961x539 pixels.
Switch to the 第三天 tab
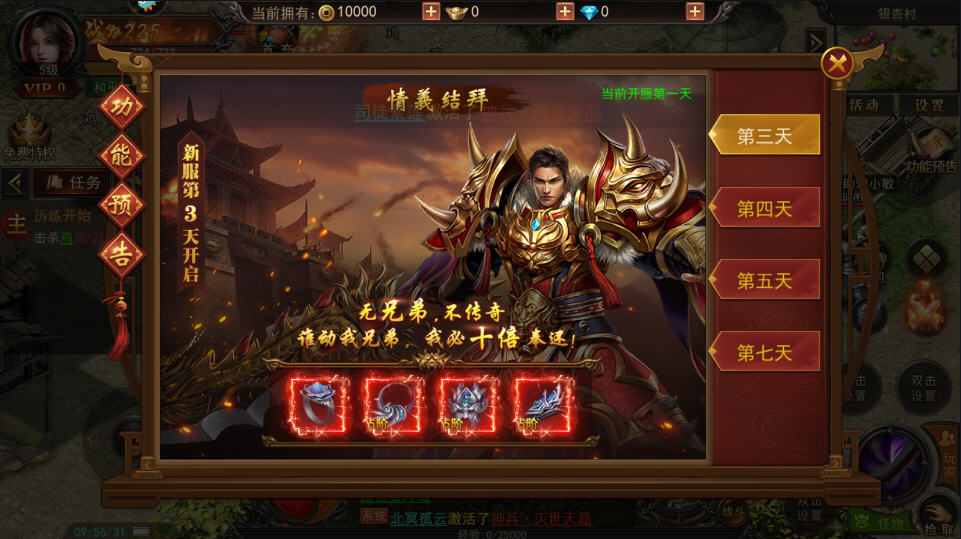[x=765, y=136]
